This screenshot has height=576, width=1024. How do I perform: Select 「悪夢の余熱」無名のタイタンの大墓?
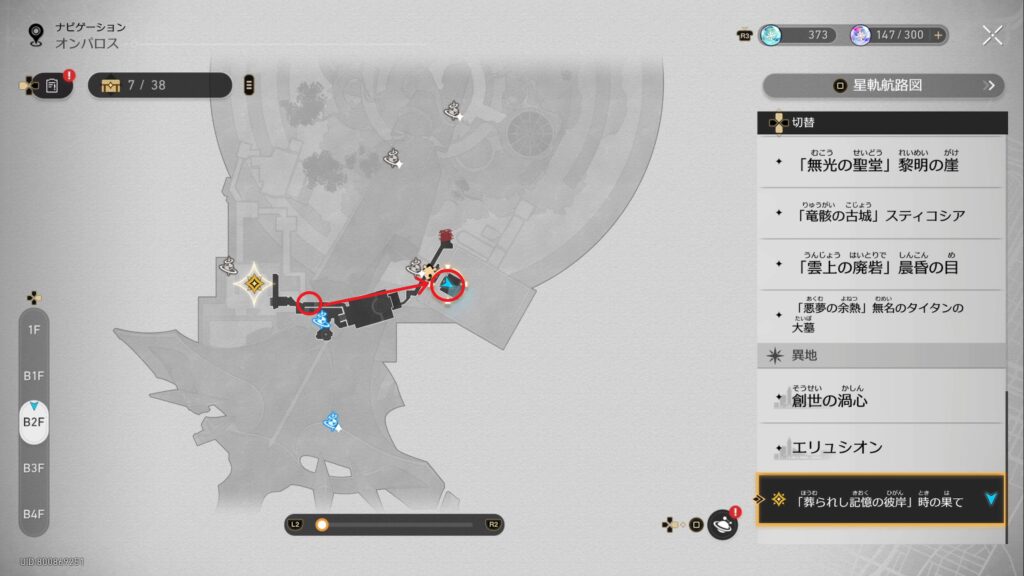(x=880, y=316)
